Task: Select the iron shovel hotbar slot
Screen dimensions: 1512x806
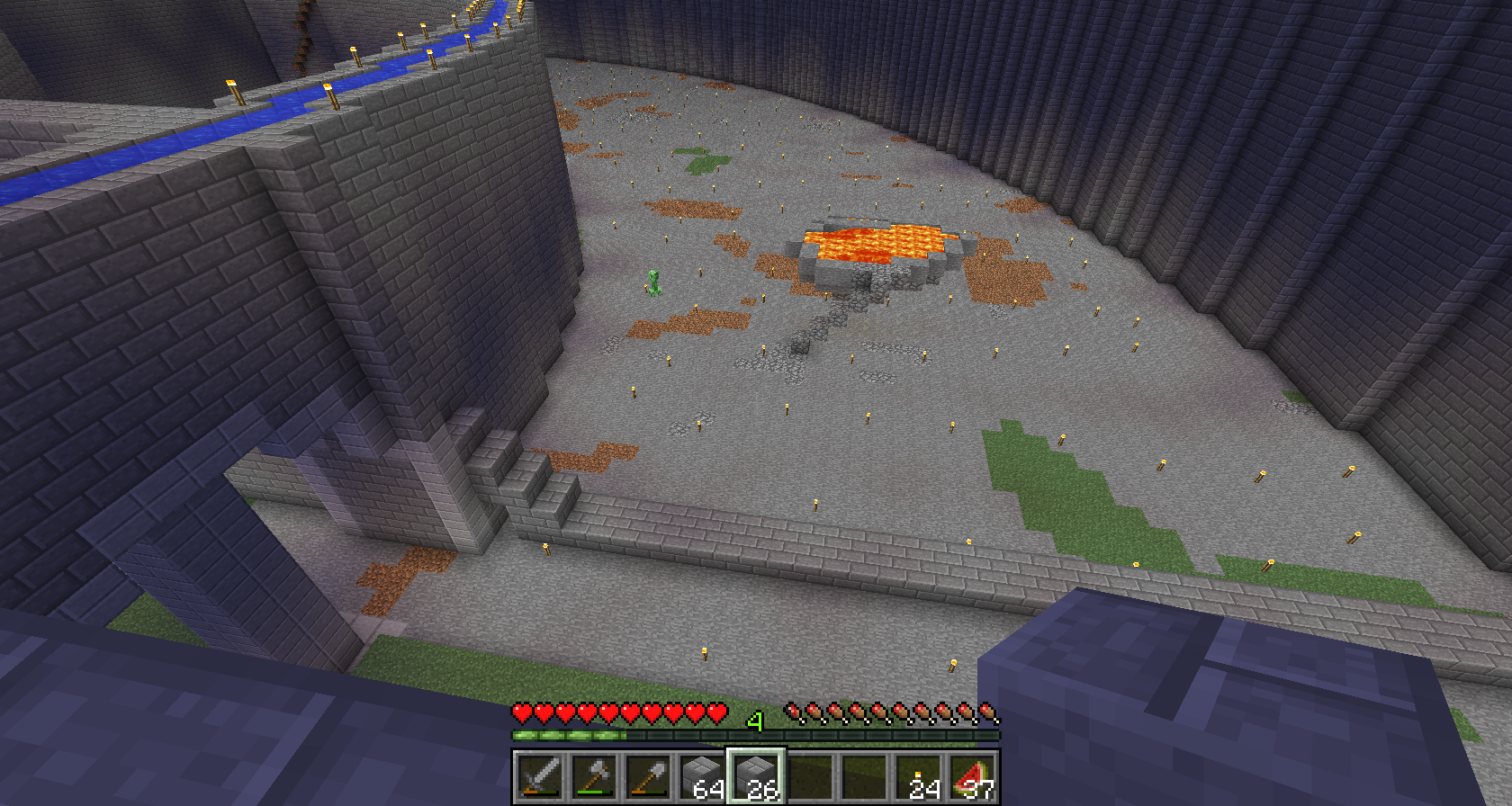Action: tap(648, 776)
